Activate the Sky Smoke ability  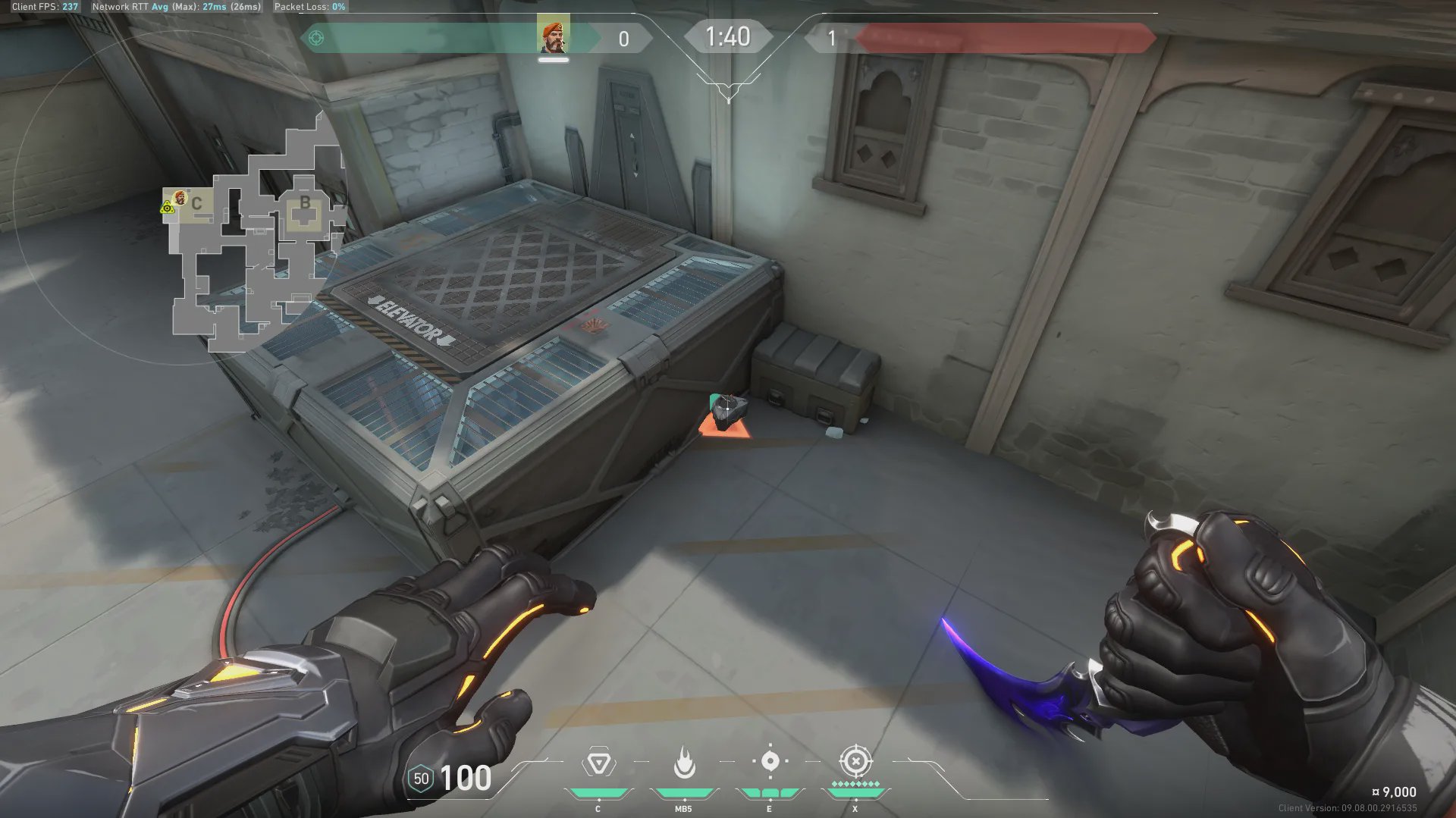[770, 761]
